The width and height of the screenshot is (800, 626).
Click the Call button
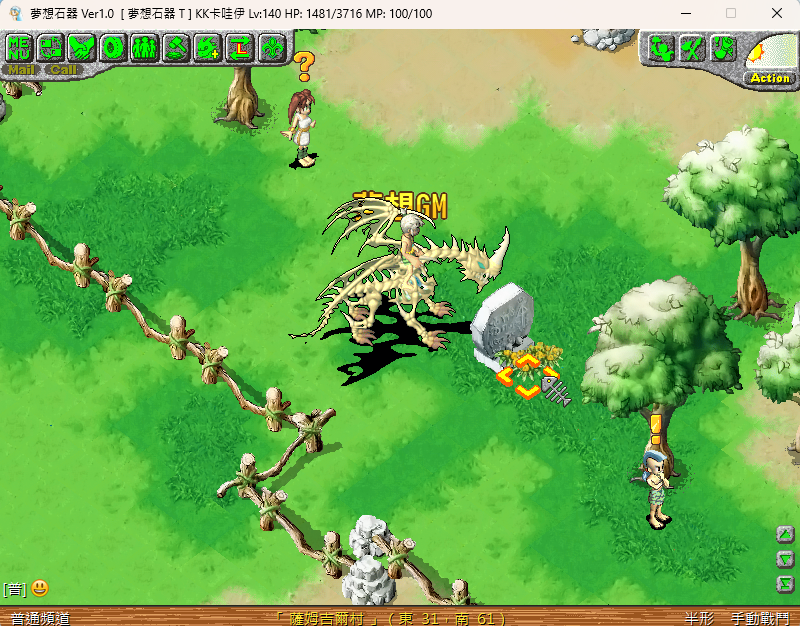pyautogui.click(x=63, y=70)
